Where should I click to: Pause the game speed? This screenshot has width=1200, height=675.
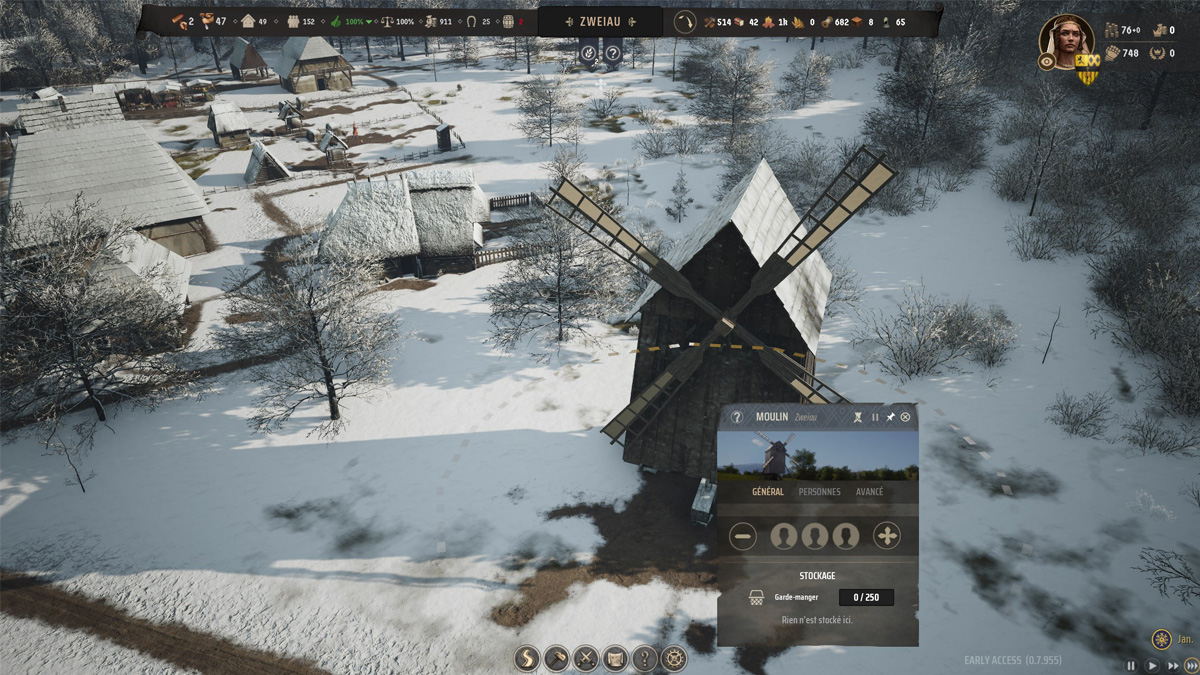[1132, 665]
